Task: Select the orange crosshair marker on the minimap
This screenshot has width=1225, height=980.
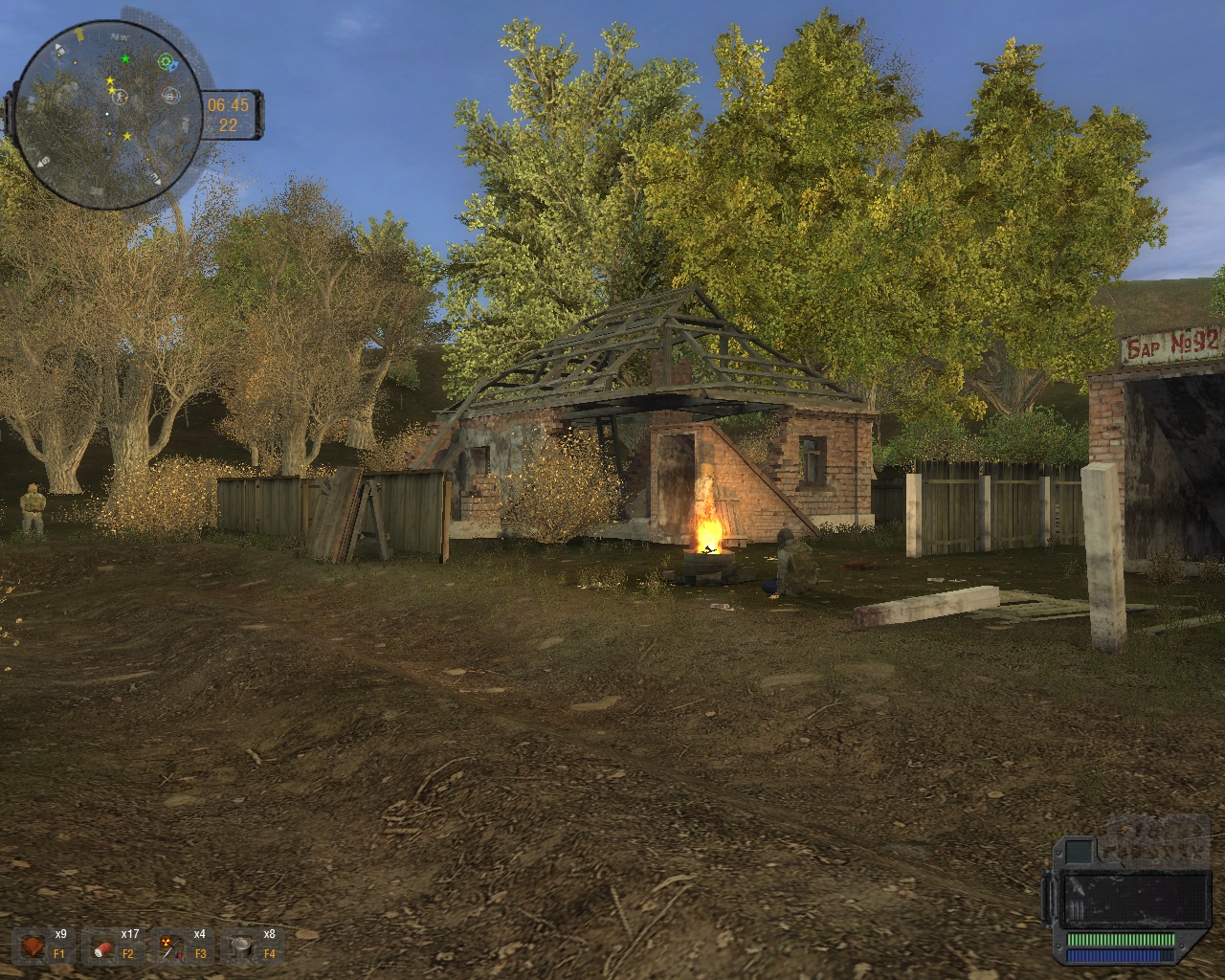Action: pyautogui.click(x=170, y=95)
